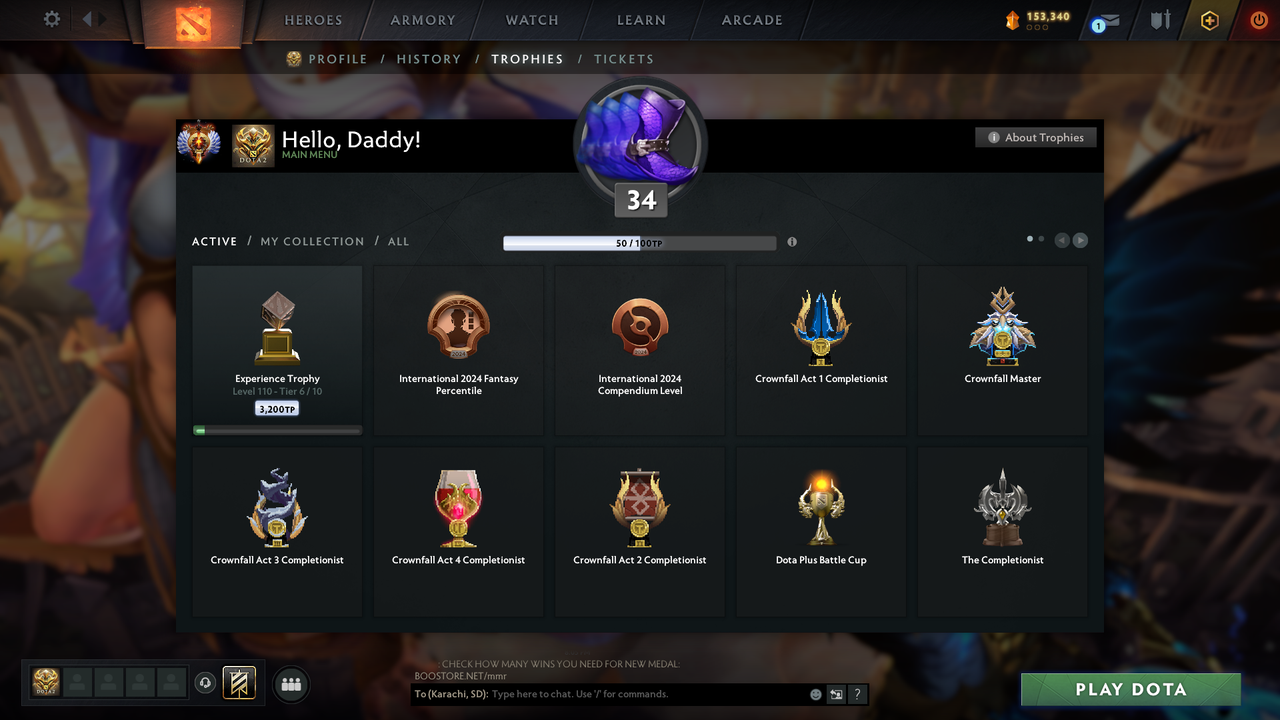The height and width of the screenshot is (720, 1280).
Task: Open the shield-and-sword armory icon
Action: coord(1158,19)
